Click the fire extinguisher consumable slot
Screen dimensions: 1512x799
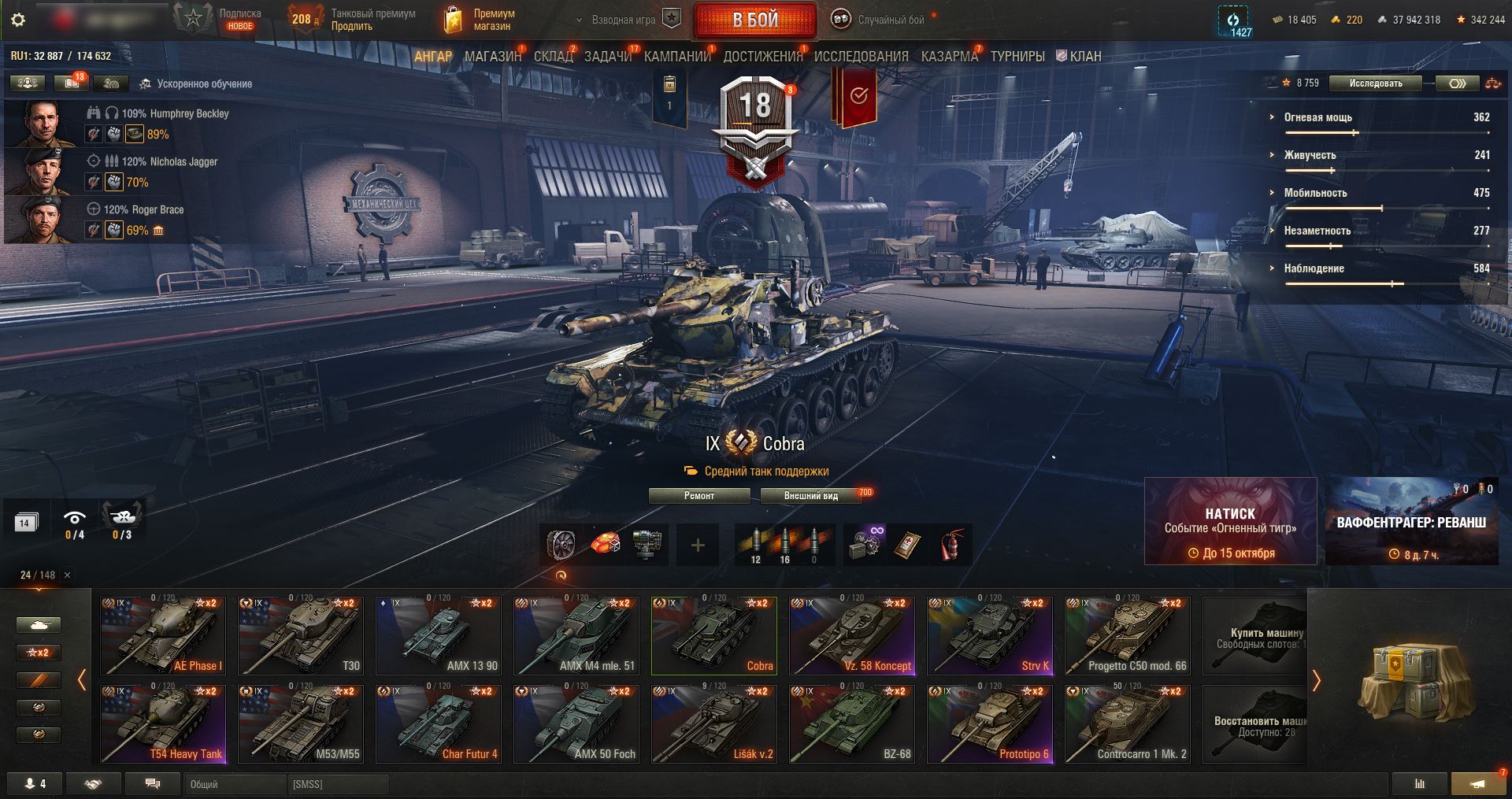(952, 545)
